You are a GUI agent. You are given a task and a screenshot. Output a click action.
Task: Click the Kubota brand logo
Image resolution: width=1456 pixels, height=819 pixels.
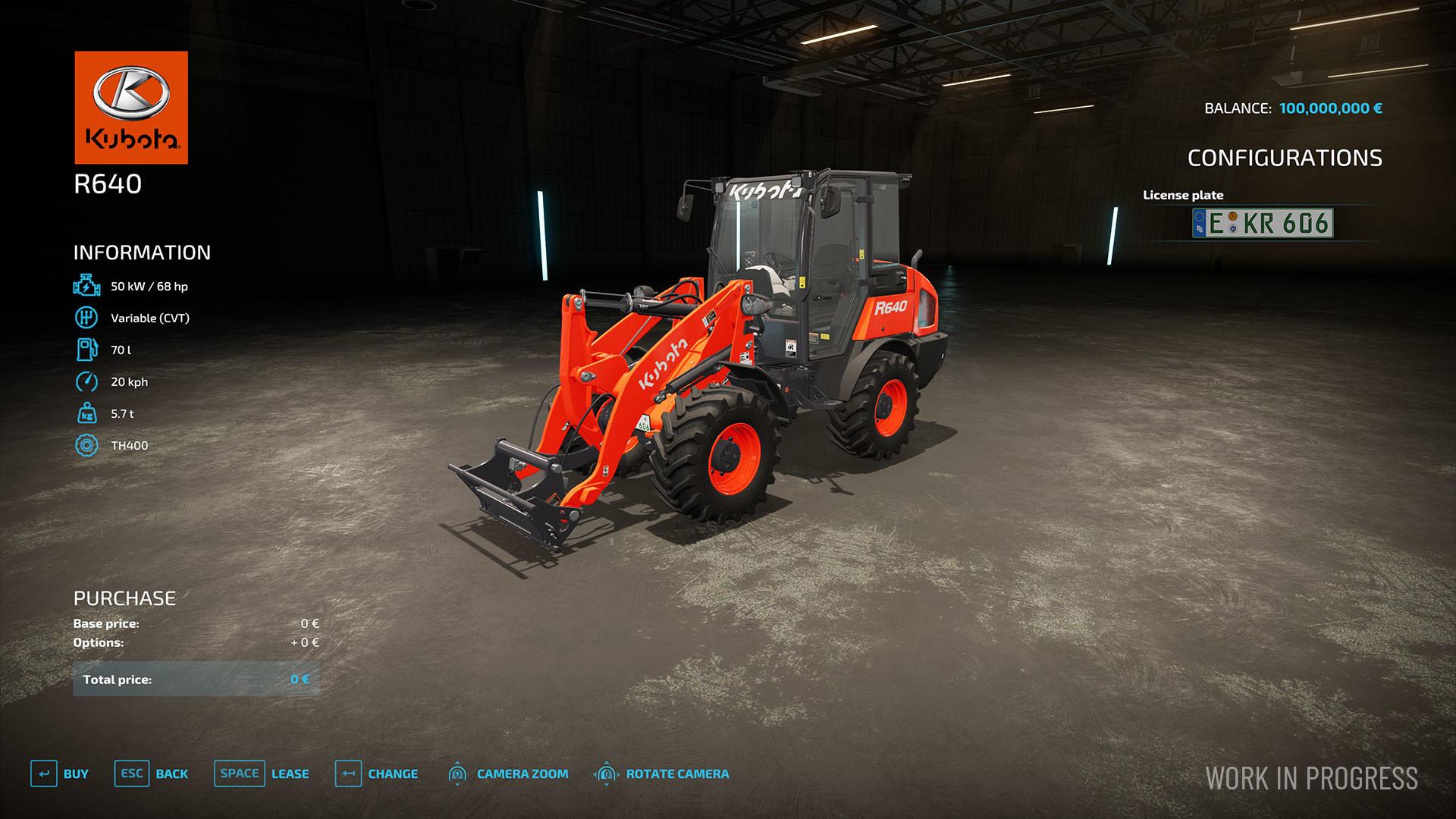pos(130,106)
